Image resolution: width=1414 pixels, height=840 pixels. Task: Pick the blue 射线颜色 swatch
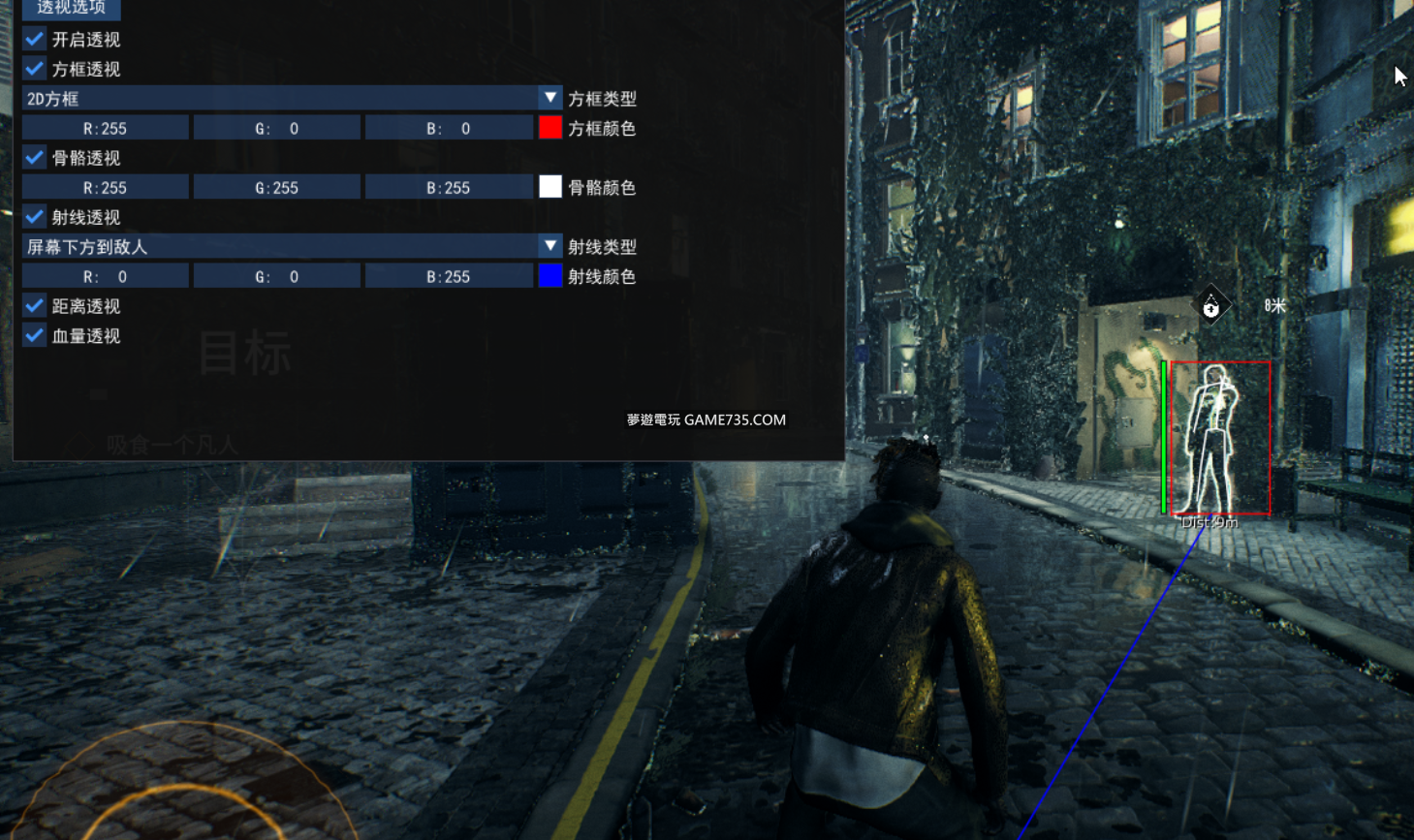click(550, 277)
